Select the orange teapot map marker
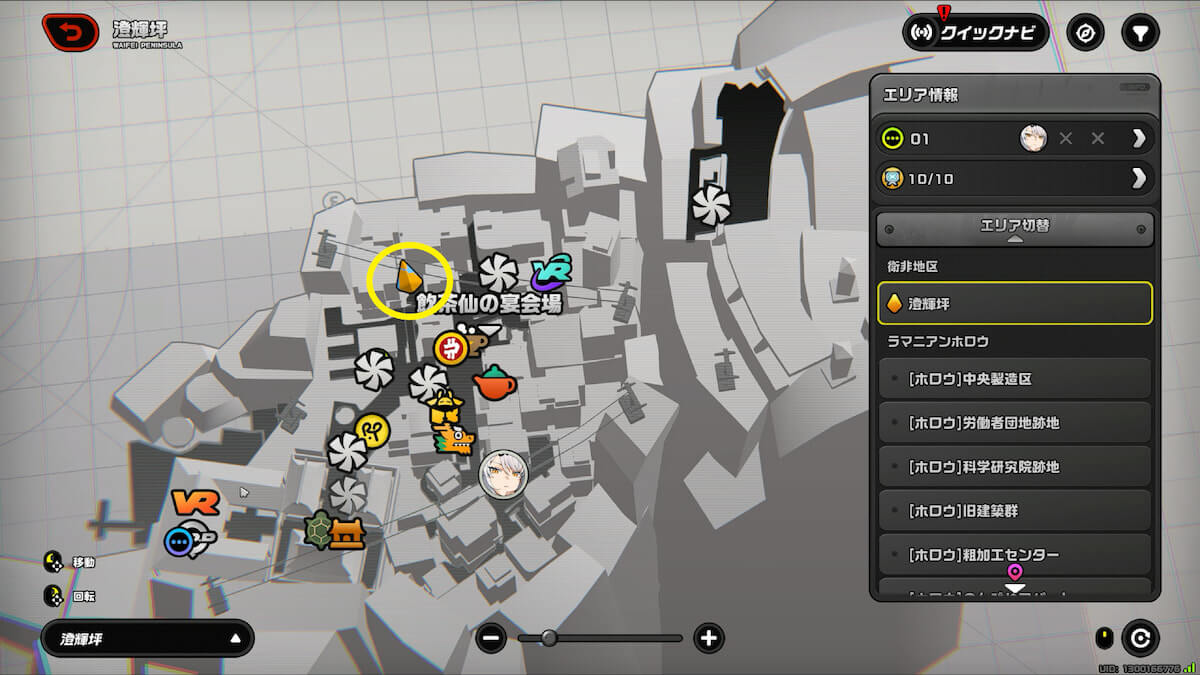Image resolution: width=1200 pixels, height=675 pixels. 493,382
